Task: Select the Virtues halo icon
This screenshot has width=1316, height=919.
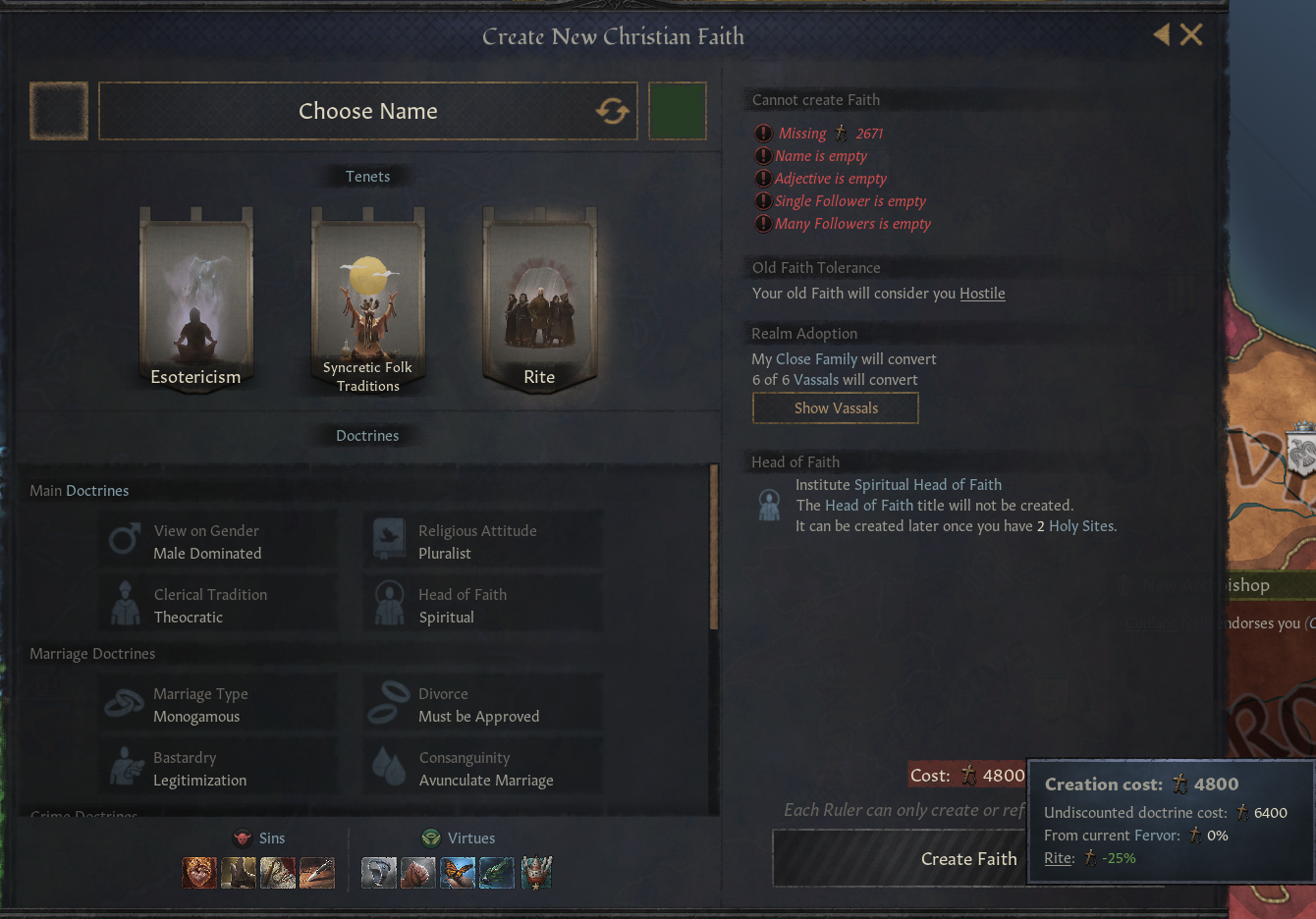Action: coord(430,838)
